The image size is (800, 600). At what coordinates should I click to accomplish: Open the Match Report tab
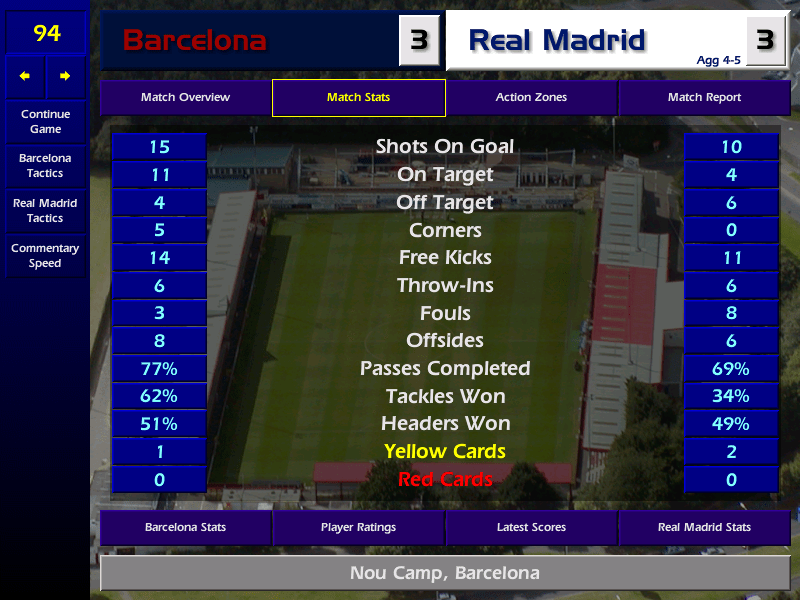coord(704,98)
